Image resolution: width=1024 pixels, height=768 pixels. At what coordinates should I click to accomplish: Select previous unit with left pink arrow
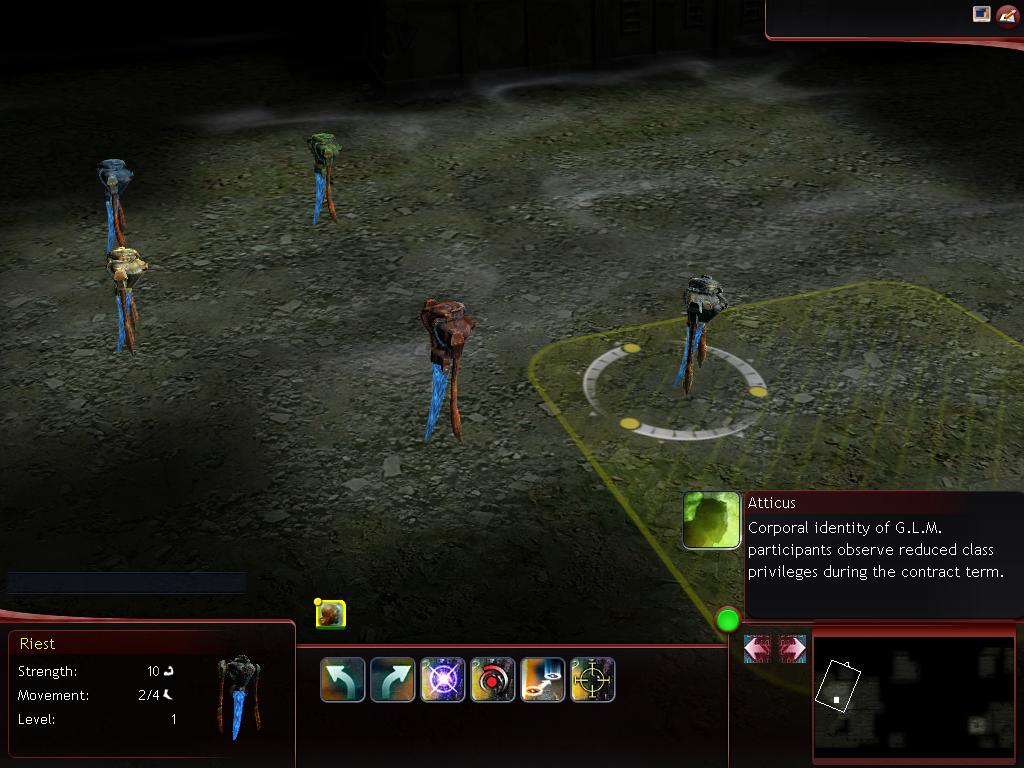coord(757,649)
